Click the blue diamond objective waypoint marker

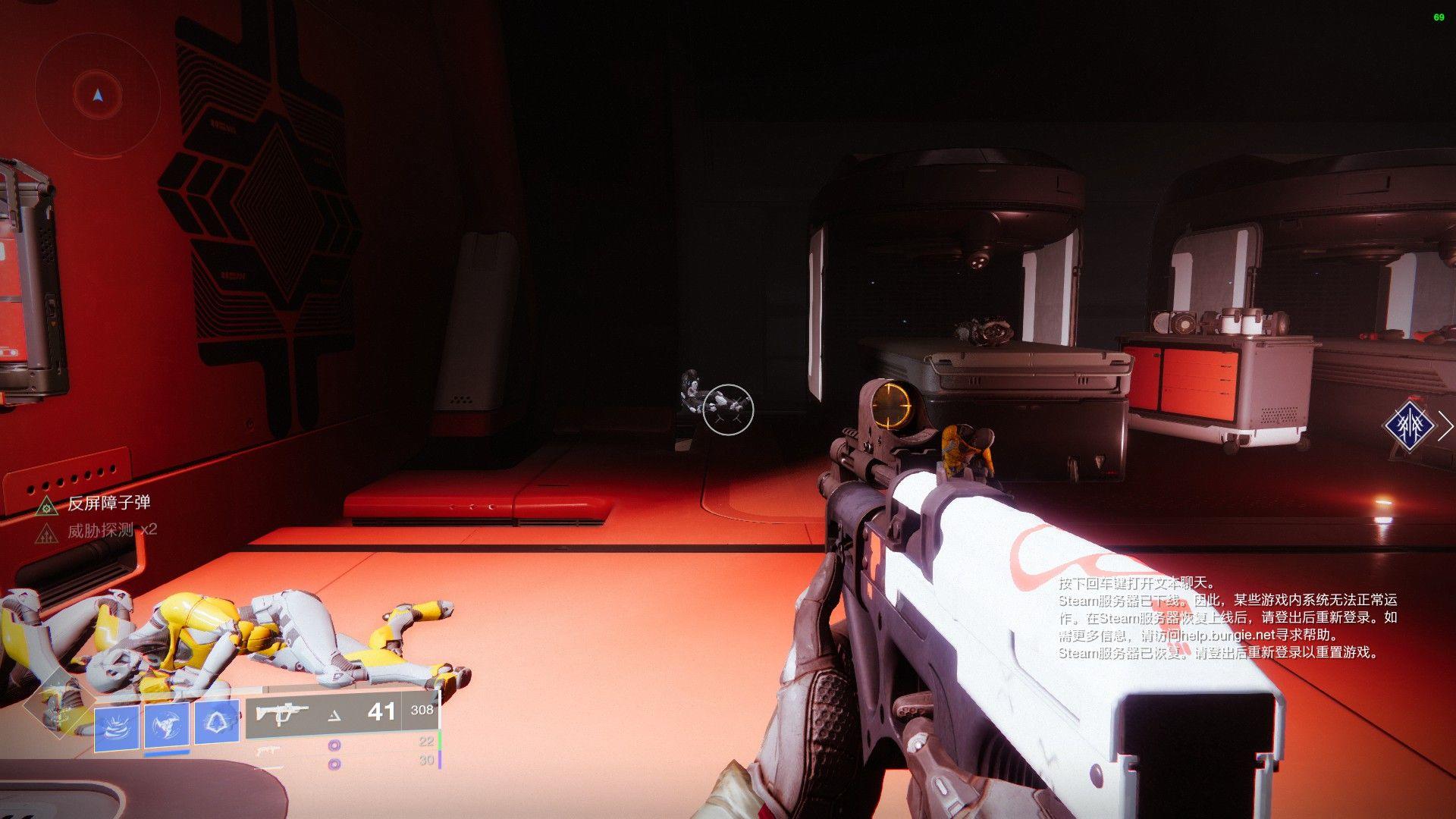click(1408, 426)
